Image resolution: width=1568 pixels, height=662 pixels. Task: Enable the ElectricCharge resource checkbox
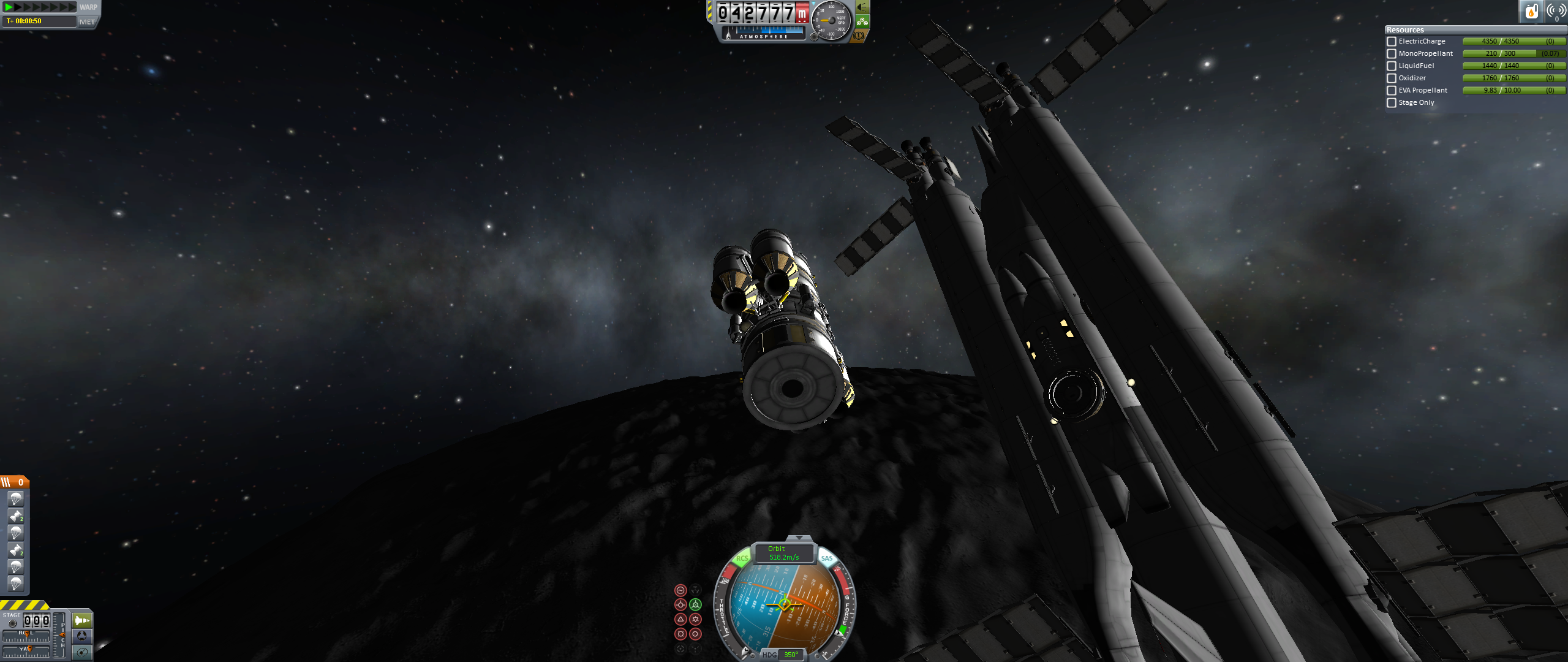click(x=1392, y=42)
